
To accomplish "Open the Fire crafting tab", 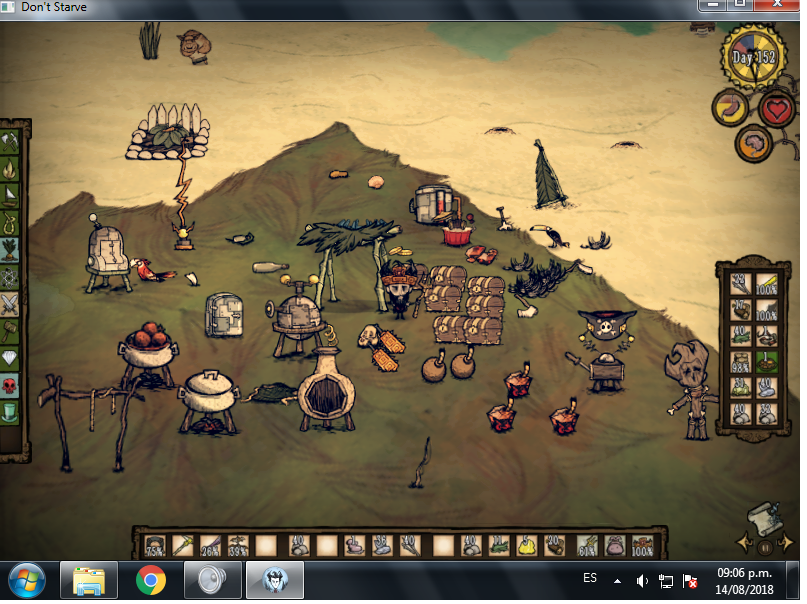I will click(11, 169).
